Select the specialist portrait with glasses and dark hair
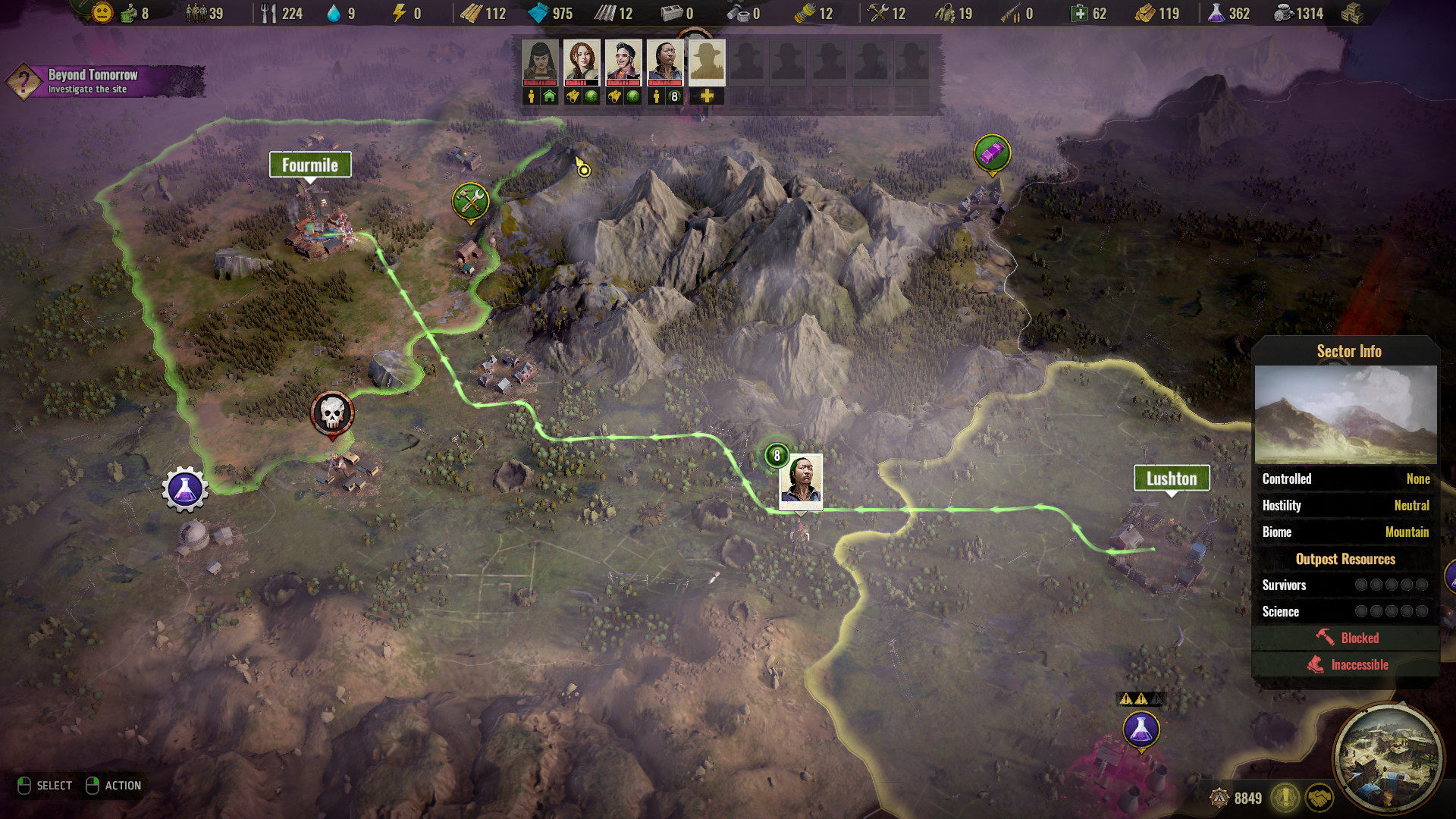 point(665,62)
